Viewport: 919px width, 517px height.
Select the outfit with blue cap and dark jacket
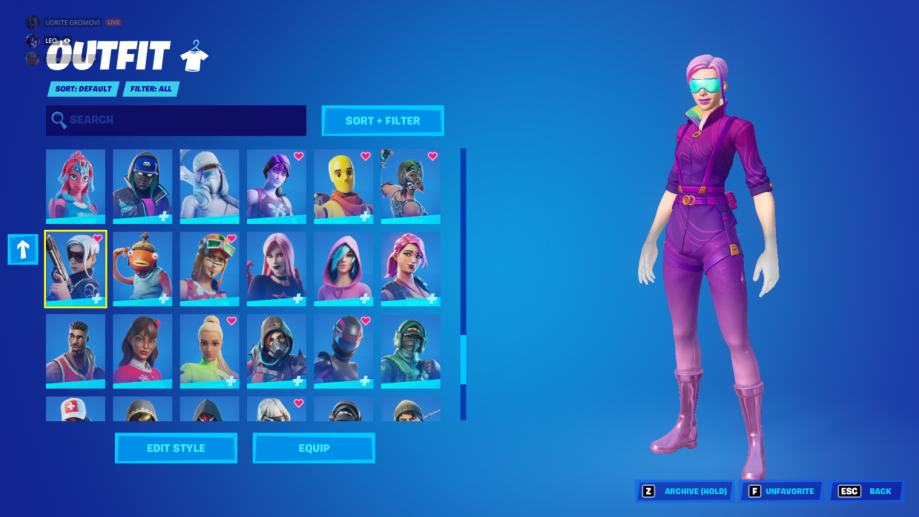pyautogui.click(x=142, y=185)
